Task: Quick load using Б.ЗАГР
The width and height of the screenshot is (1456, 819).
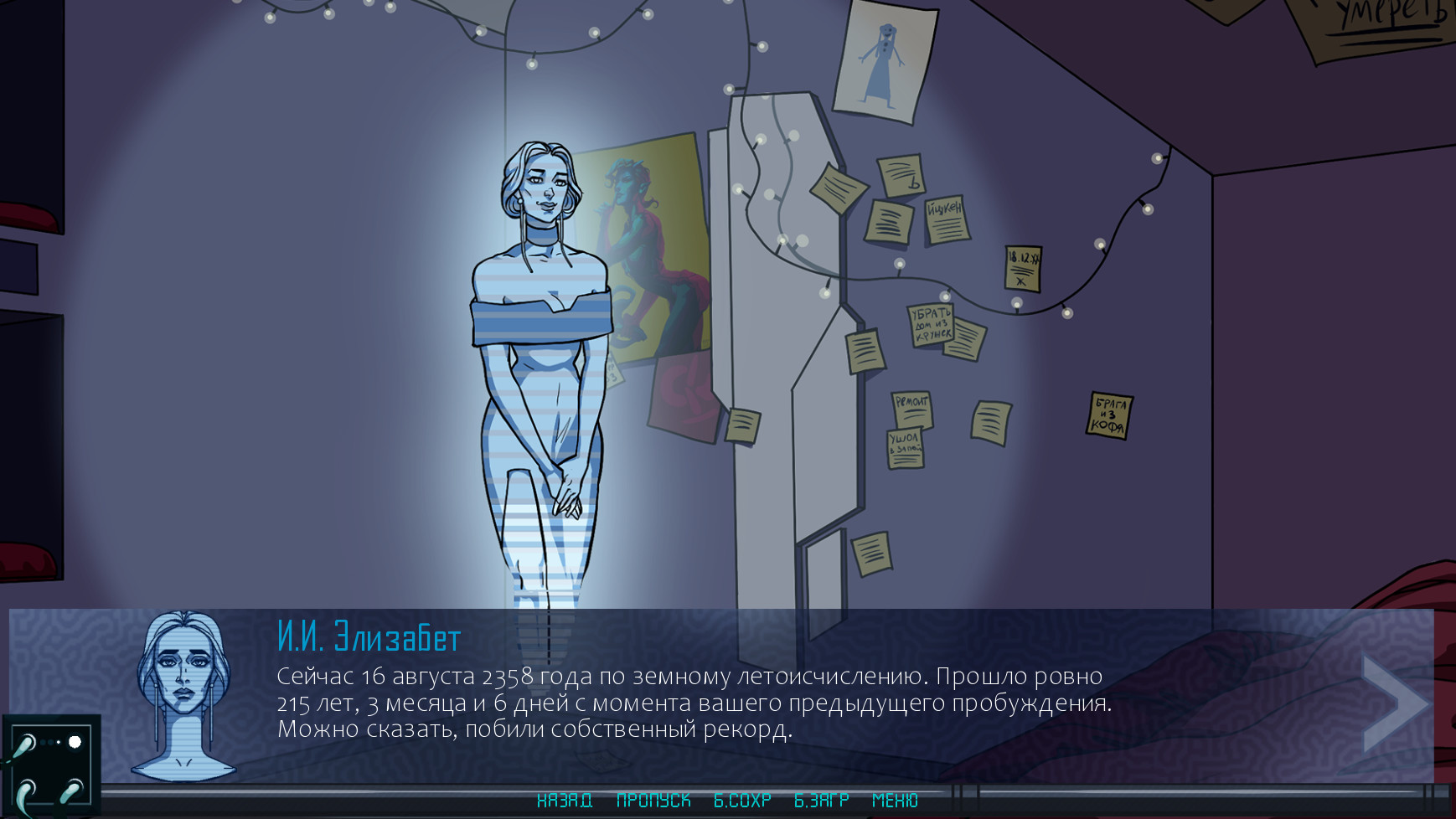Action: [x=822, y=801]
